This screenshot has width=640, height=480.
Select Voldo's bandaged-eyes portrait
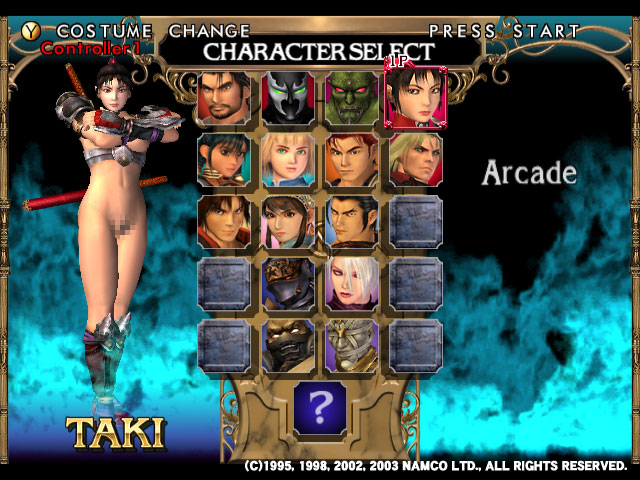[x=352, y=345]
